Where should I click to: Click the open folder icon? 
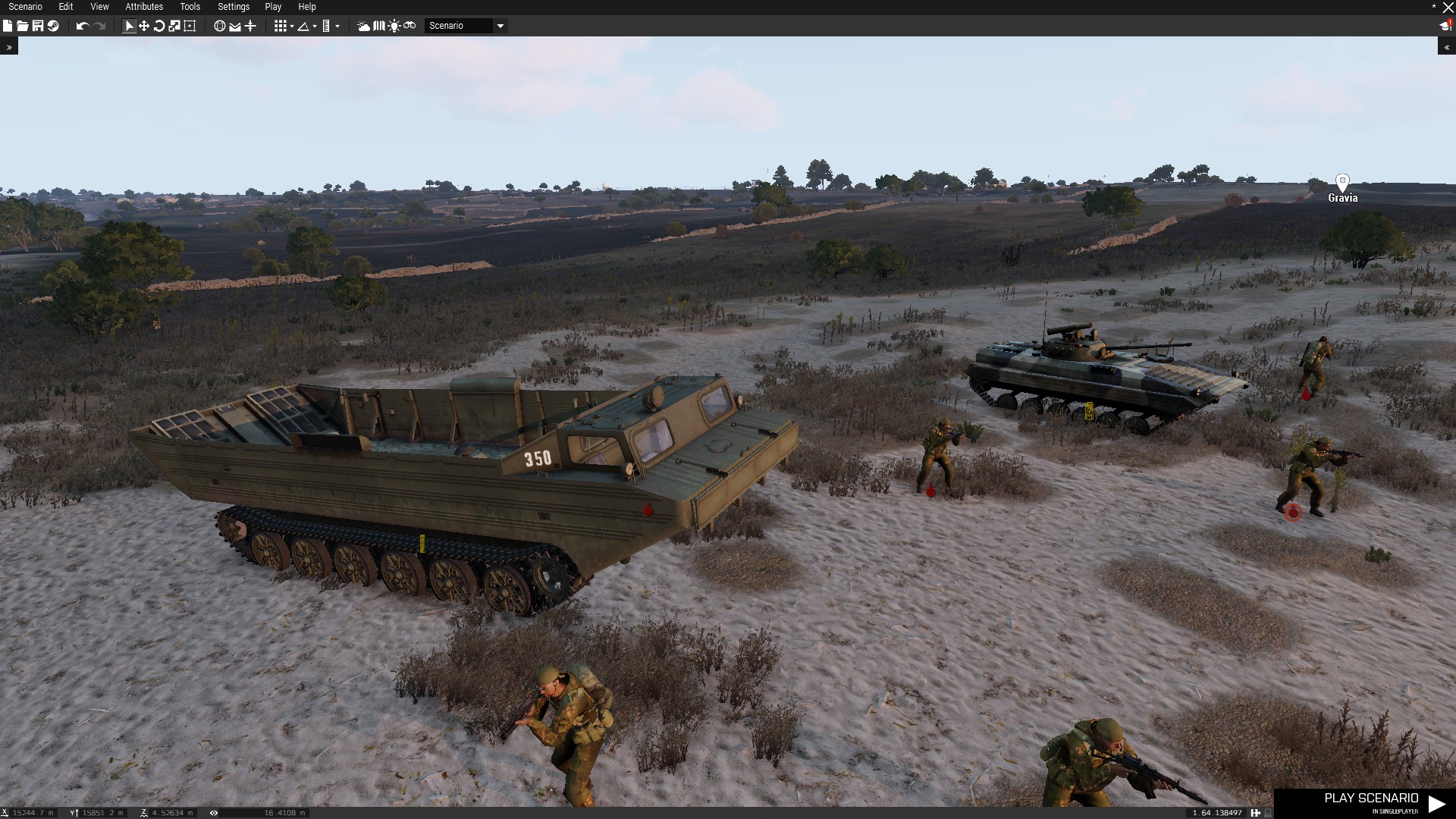pos(23,26)
